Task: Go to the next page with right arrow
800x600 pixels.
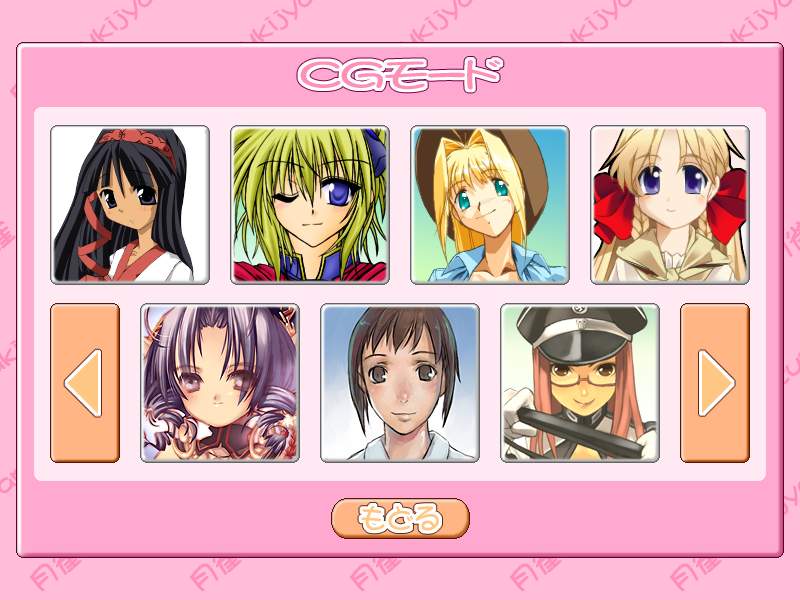Action: click(x=715, y=383)
